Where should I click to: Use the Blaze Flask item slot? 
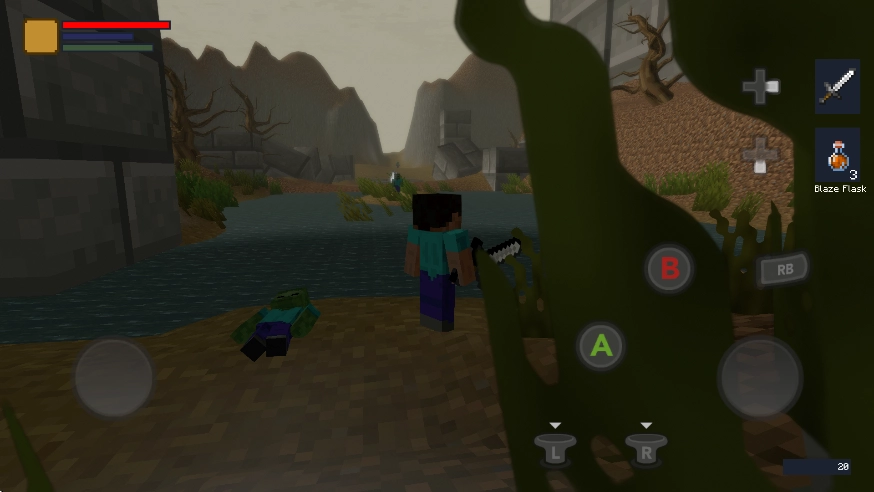pyautogui.click(x=837, y=155)
